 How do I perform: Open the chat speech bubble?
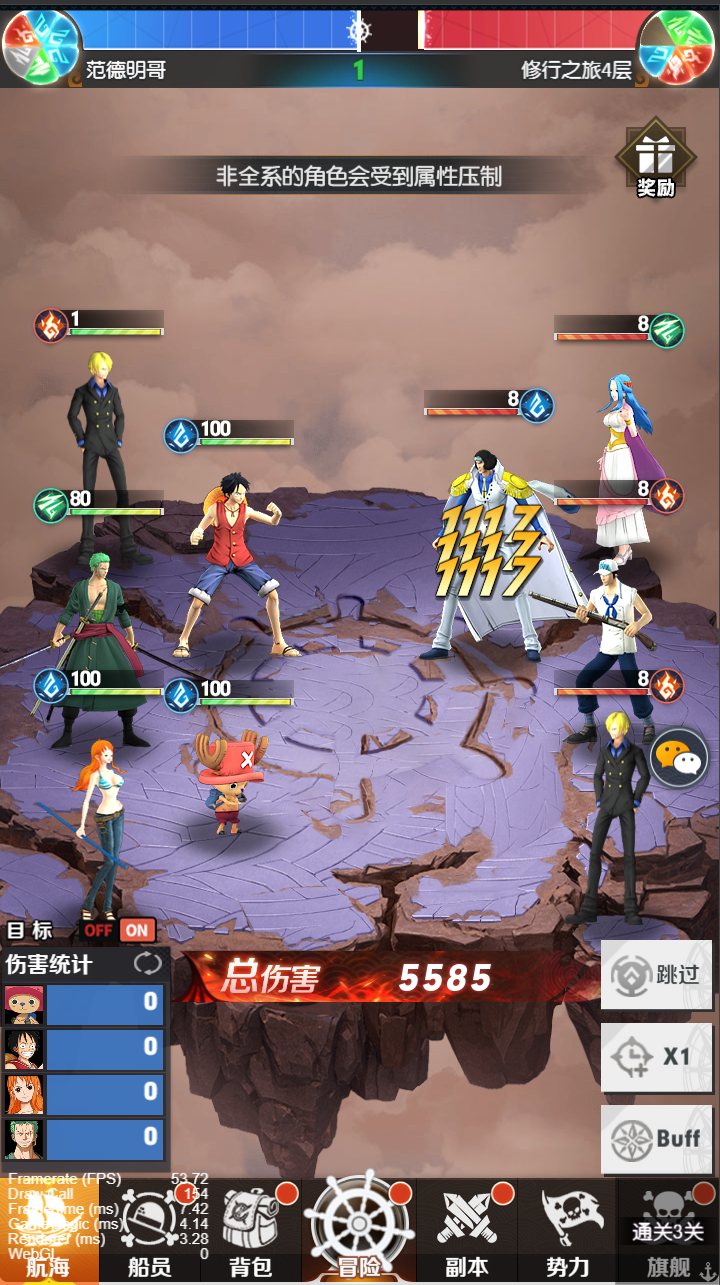click(x=679, y=759)
